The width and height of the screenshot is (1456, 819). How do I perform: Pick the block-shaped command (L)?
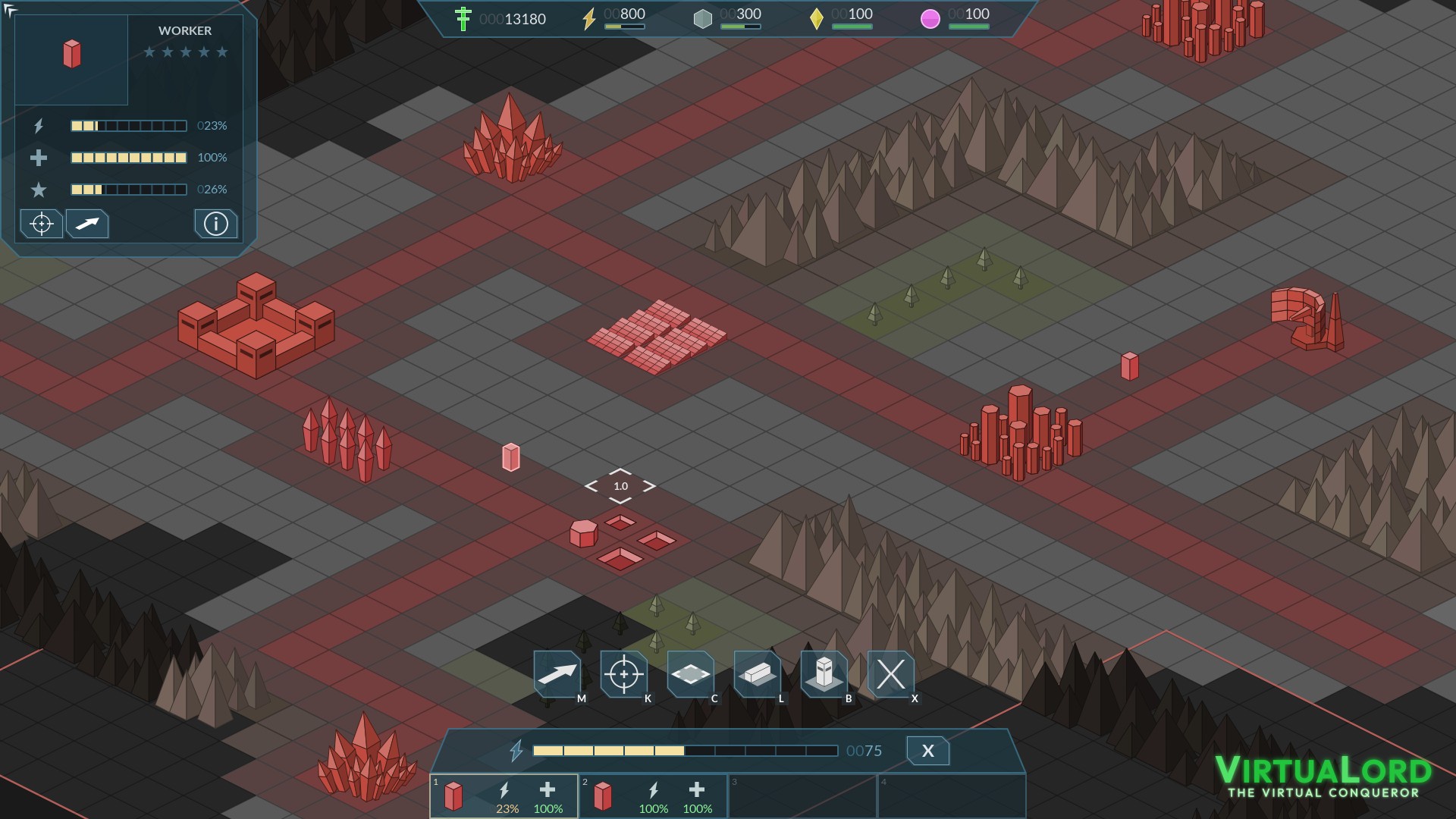(x=757, y=673)
